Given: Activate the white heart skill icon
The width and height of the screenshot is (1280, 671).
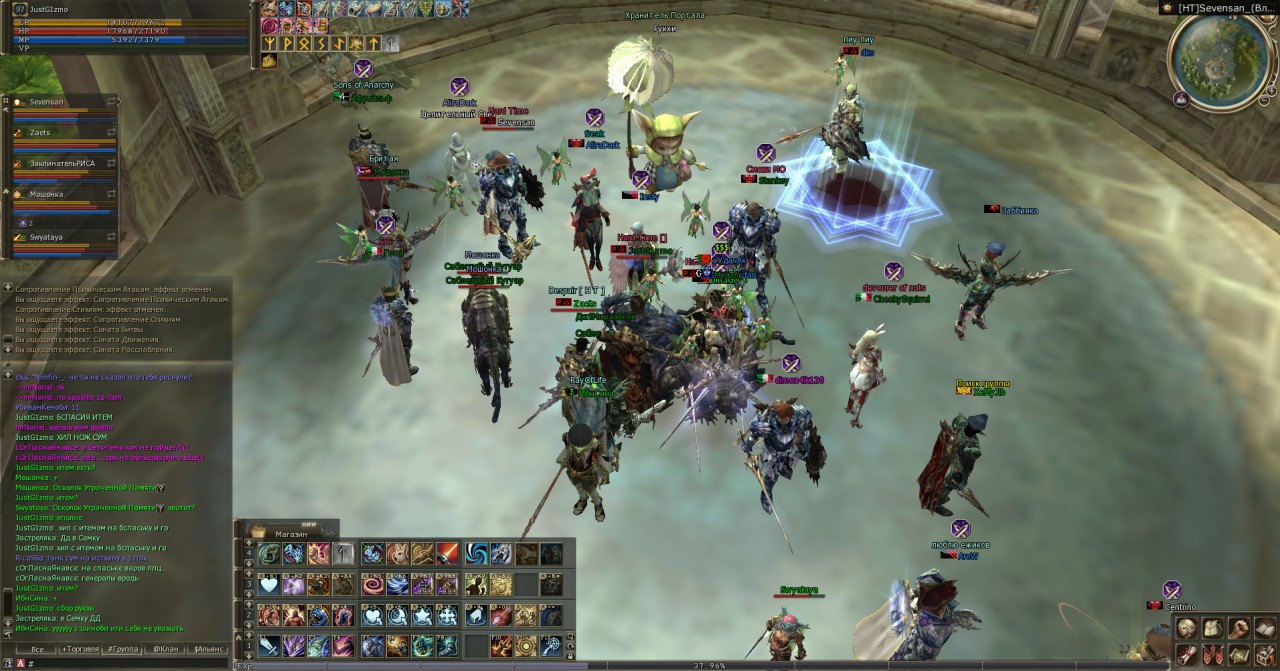Looking at the screenshot, I should (x=268, y=584).
